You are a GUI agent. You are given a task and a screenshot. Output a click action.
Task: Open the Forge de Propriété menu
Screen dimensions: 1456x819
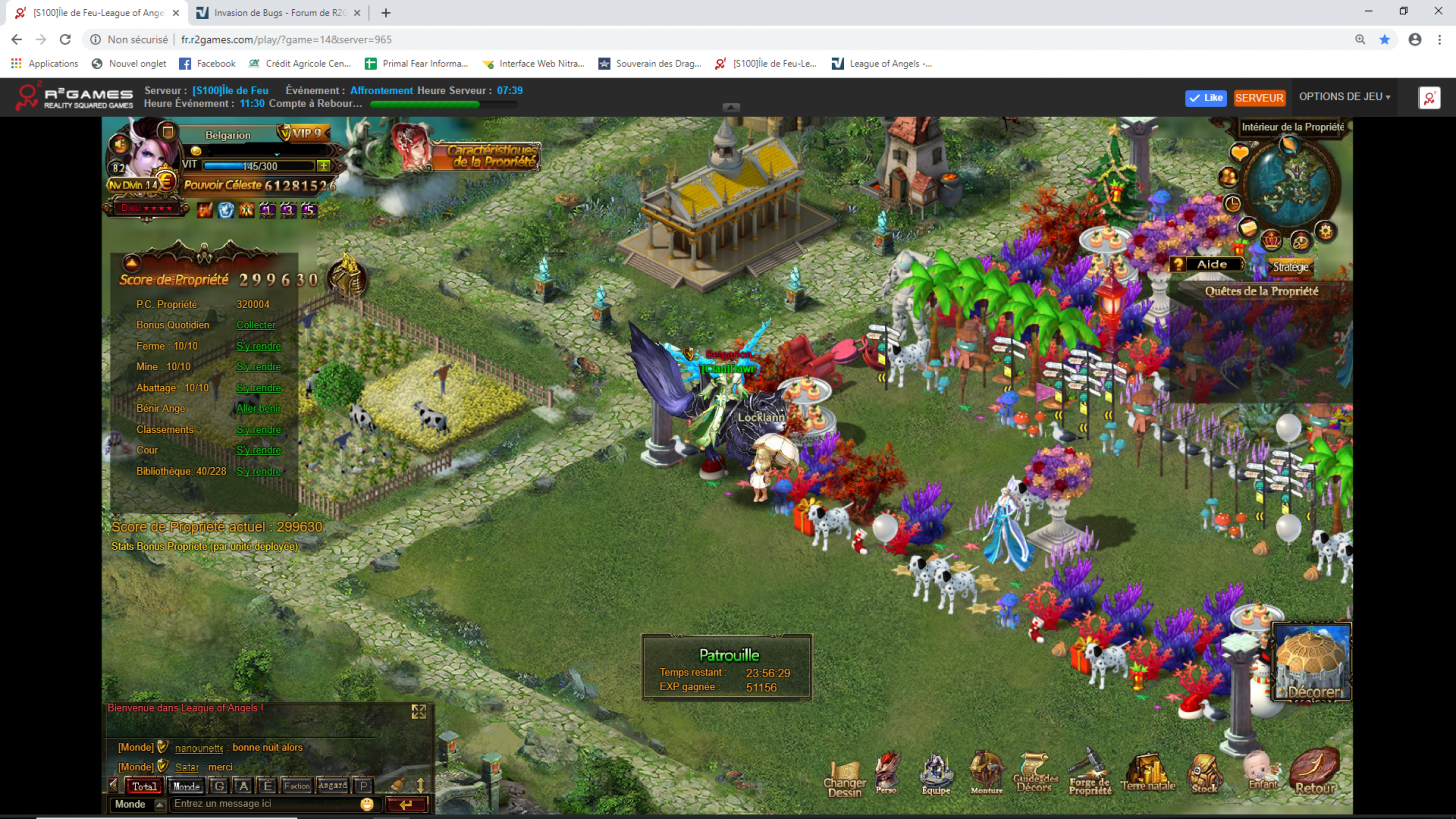[1089, 772]
